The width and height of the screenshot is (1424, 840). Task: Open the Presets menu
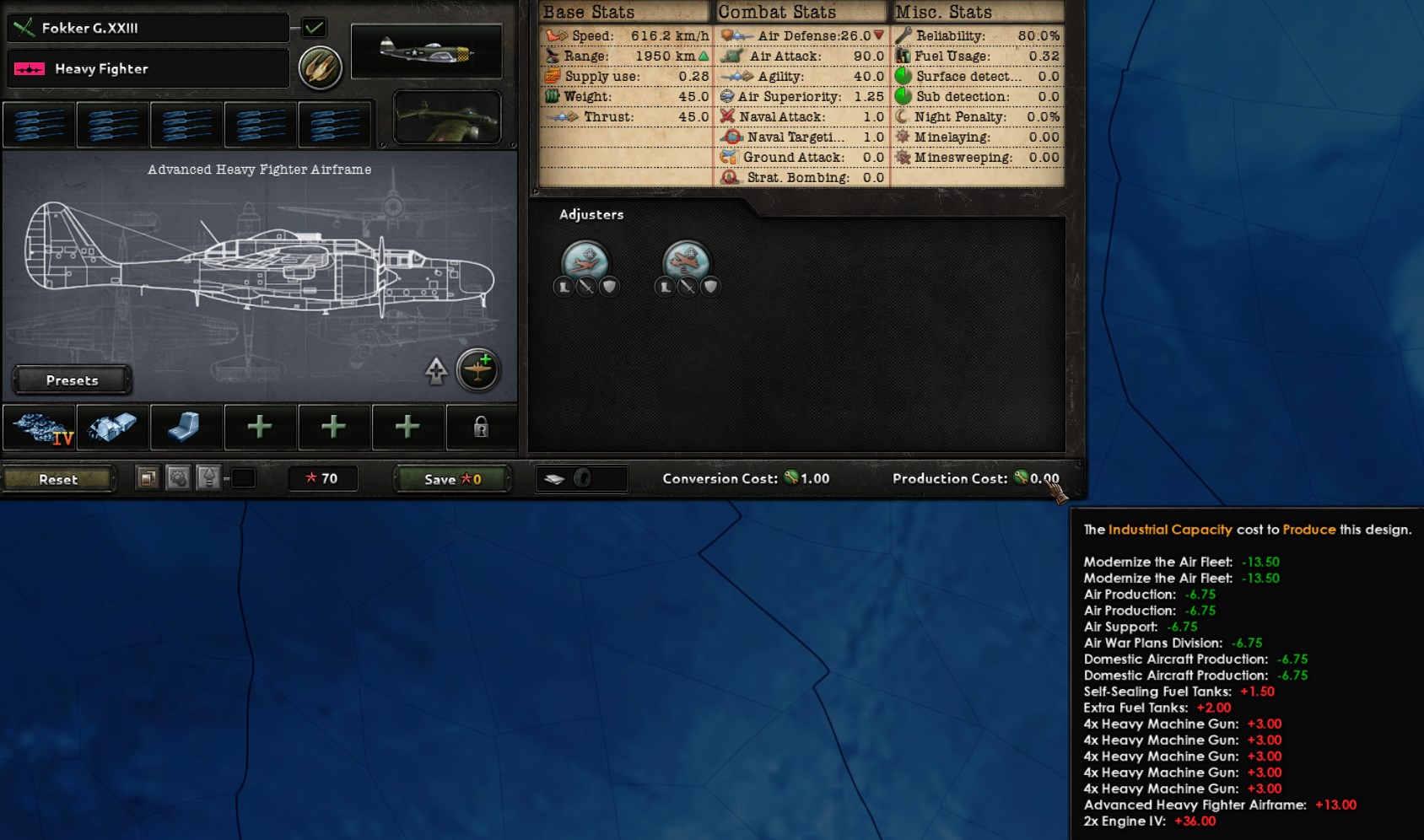(71, 380)
